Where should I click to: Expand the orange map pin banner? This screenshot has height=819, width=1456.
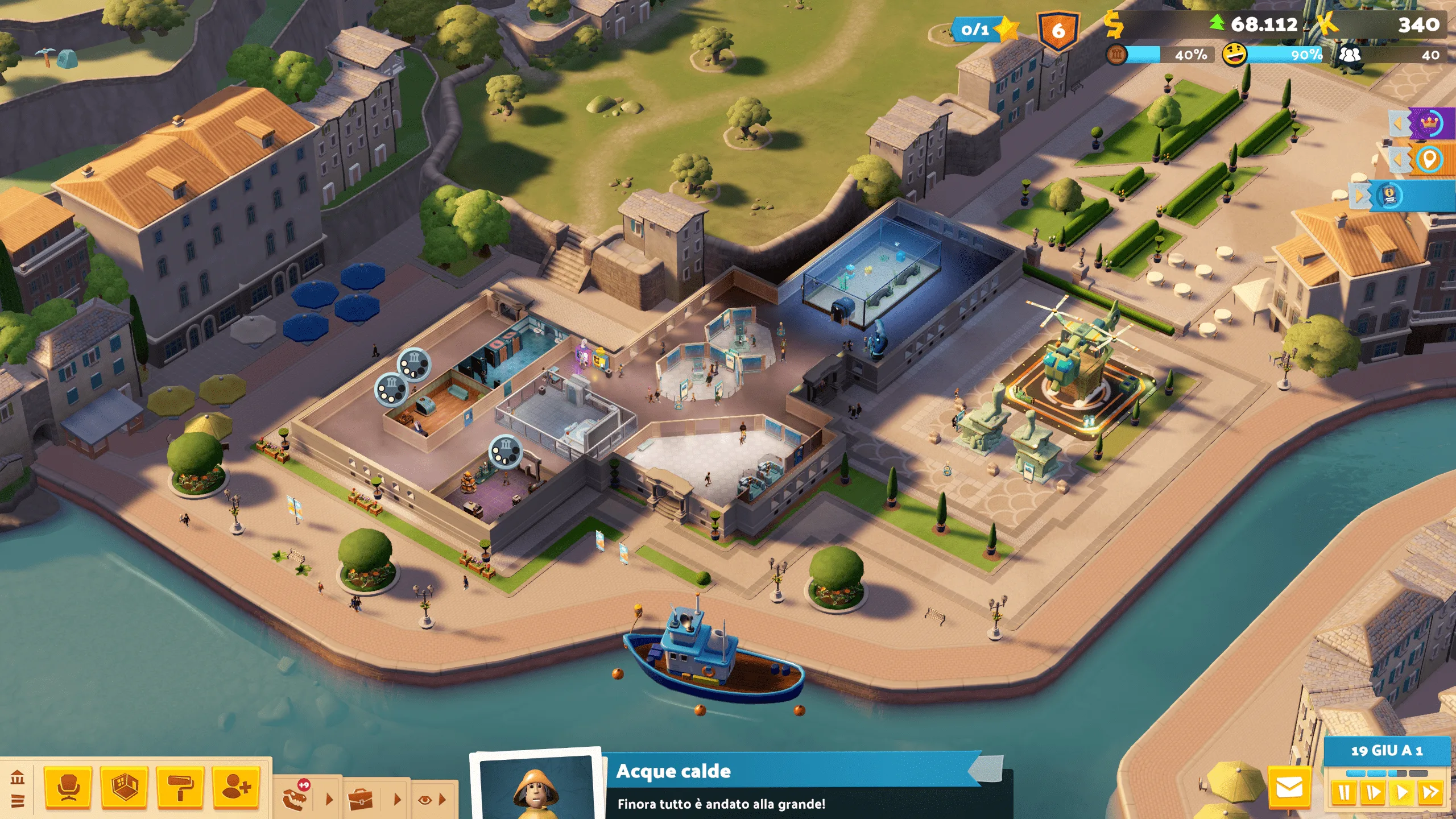(1399, 160)
